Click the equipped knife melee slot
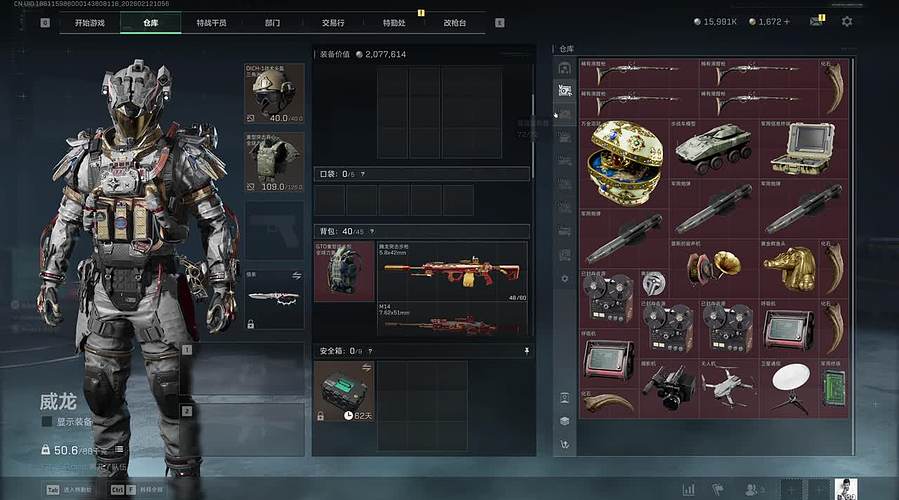Image resolution: width=899 pixels, height=500 pixels. [x=274, y=297]
